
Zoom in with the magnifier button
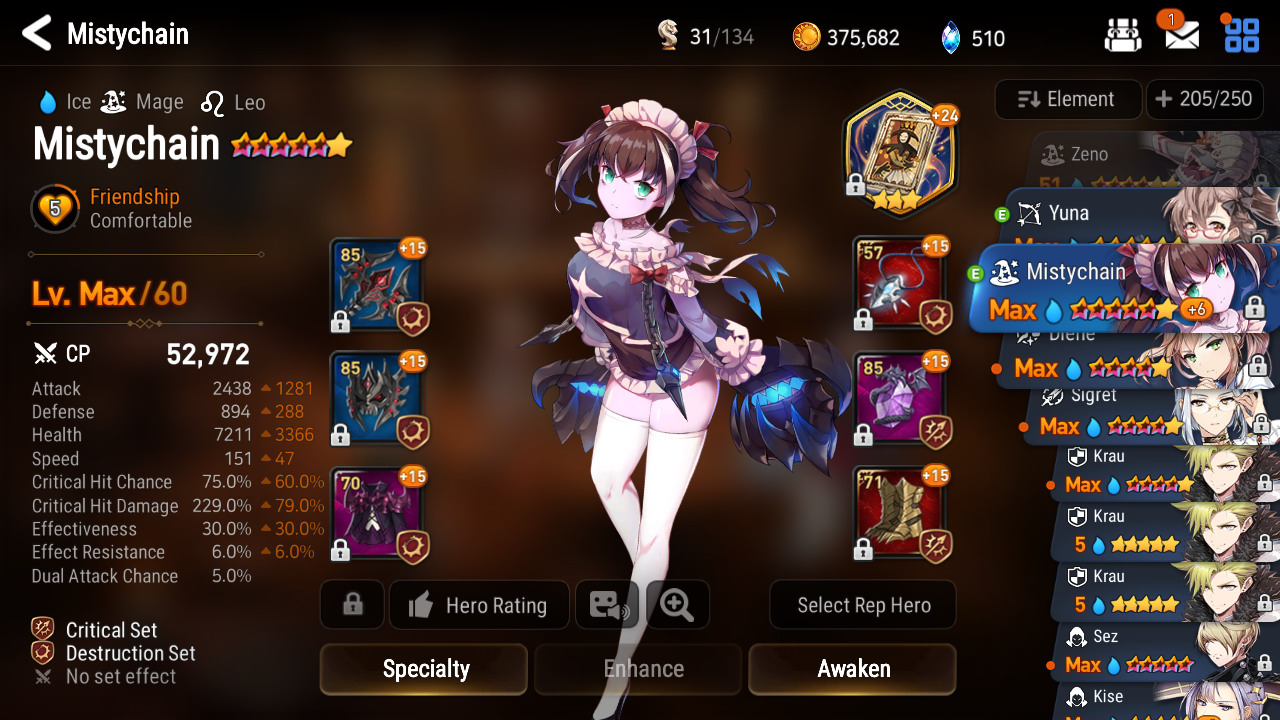(x=677, y=605)
